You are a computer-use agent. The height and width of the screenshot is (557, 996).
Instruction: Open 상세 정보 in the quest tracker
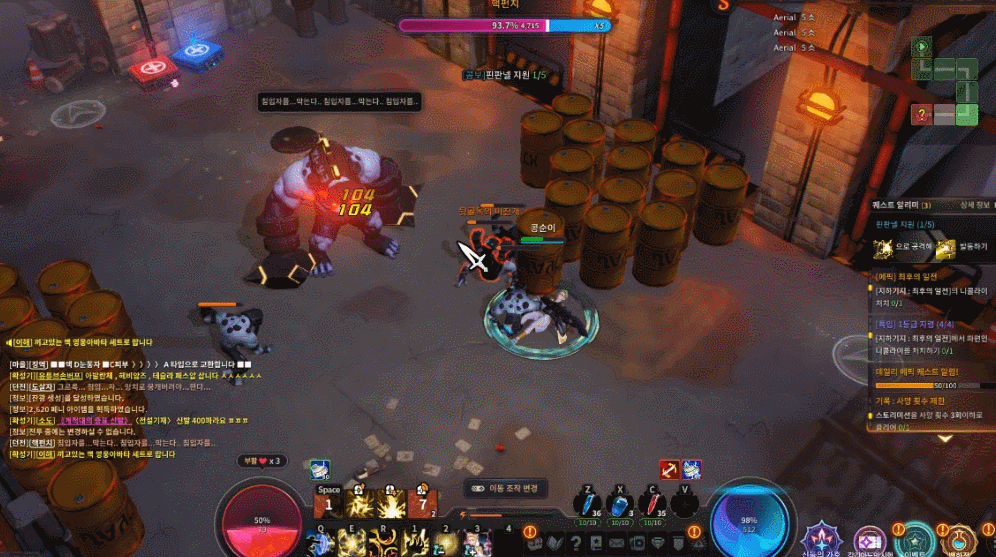(x=974, y=205)
